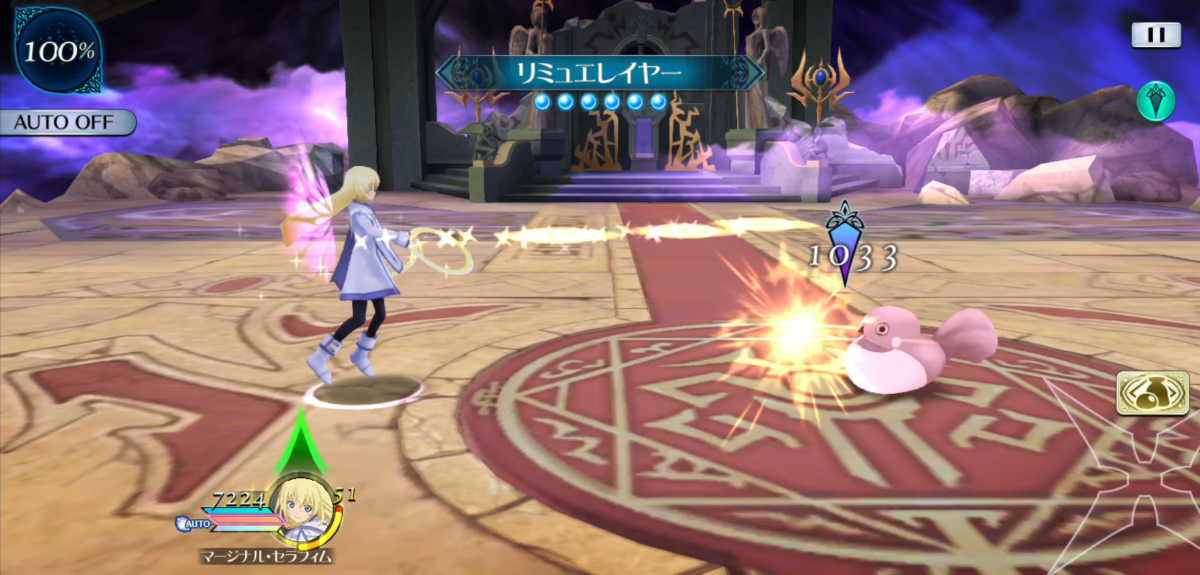This screenshot has width=1200, height=575.
Task: Tap the teal crystal icon
Action: click(1155, 102)
